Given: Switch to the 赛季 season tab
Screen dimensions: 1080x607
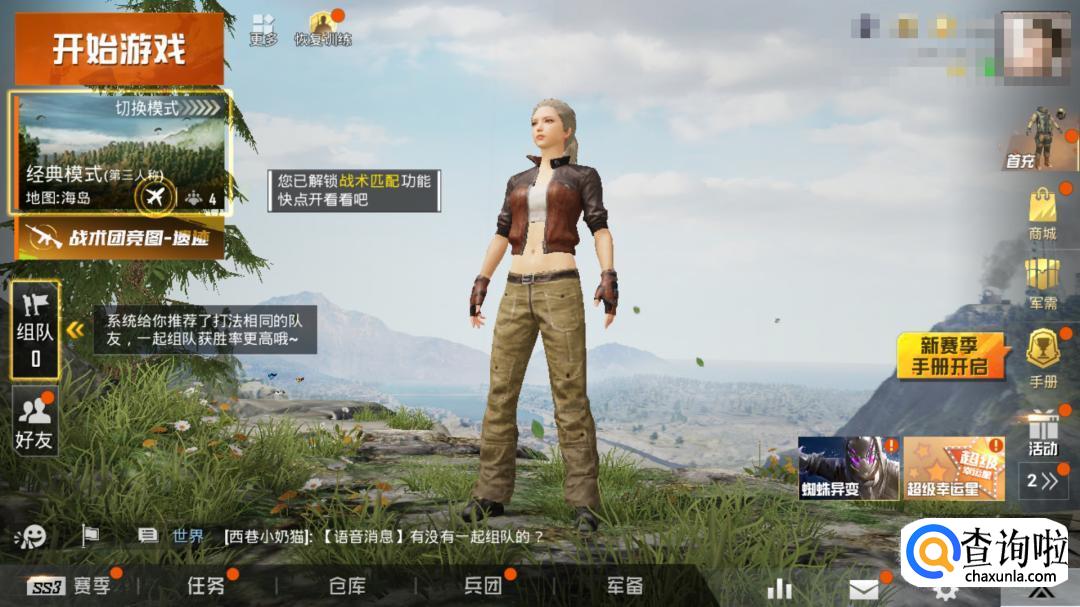Looking at the screenshot, I should click(75, 586).
